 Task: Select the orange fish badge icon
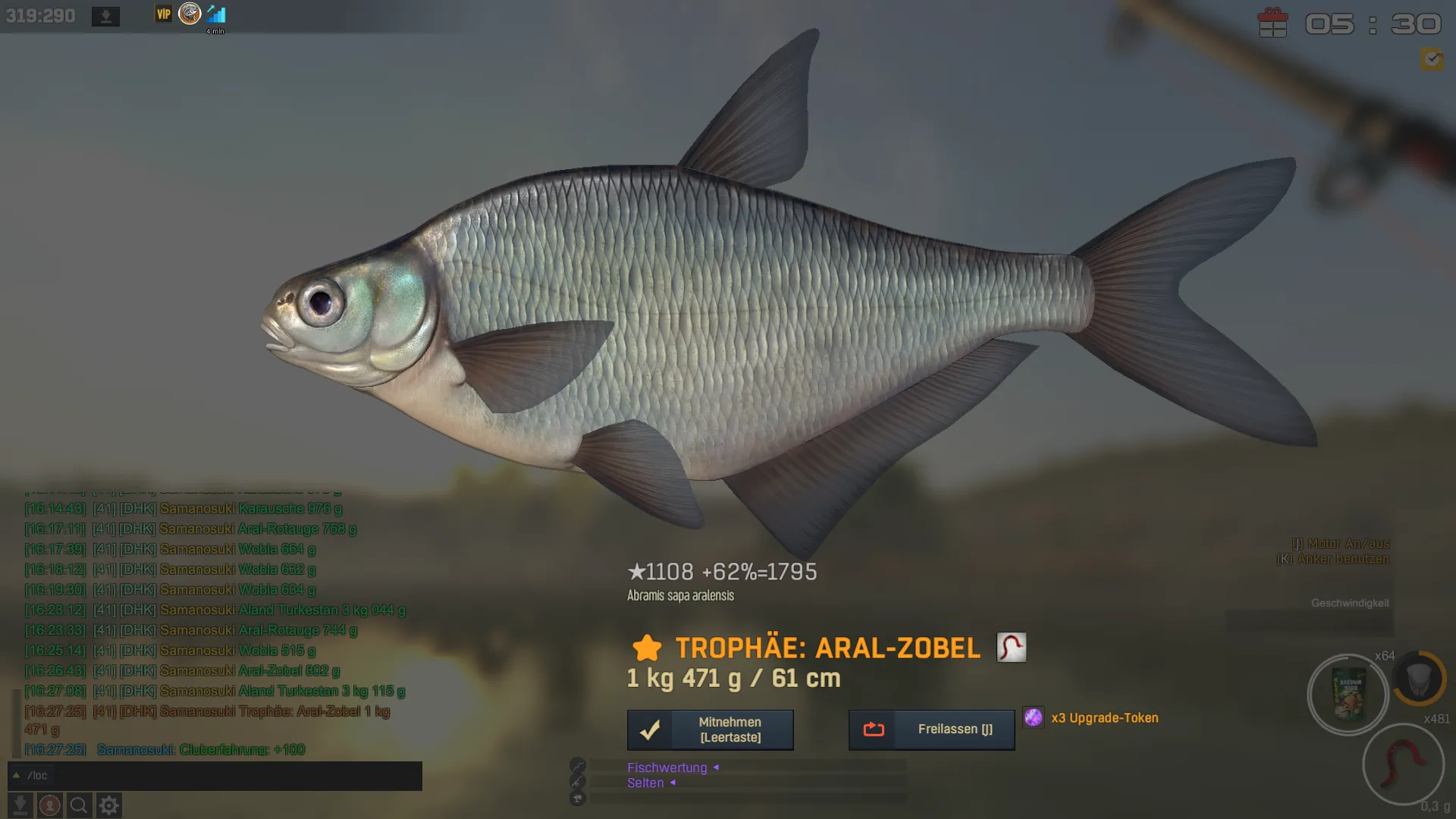click(190, 14)
